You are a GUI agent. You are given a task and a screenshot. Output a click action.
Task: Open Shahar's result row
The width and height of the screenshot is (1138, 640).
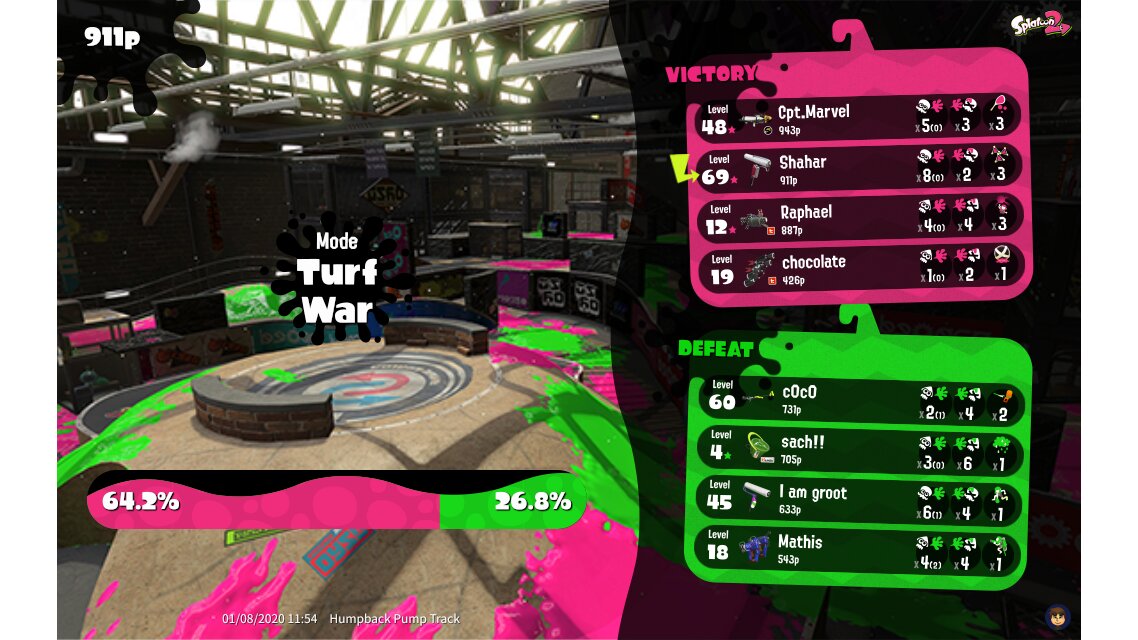pyautogui.click(x=858, y=167)
